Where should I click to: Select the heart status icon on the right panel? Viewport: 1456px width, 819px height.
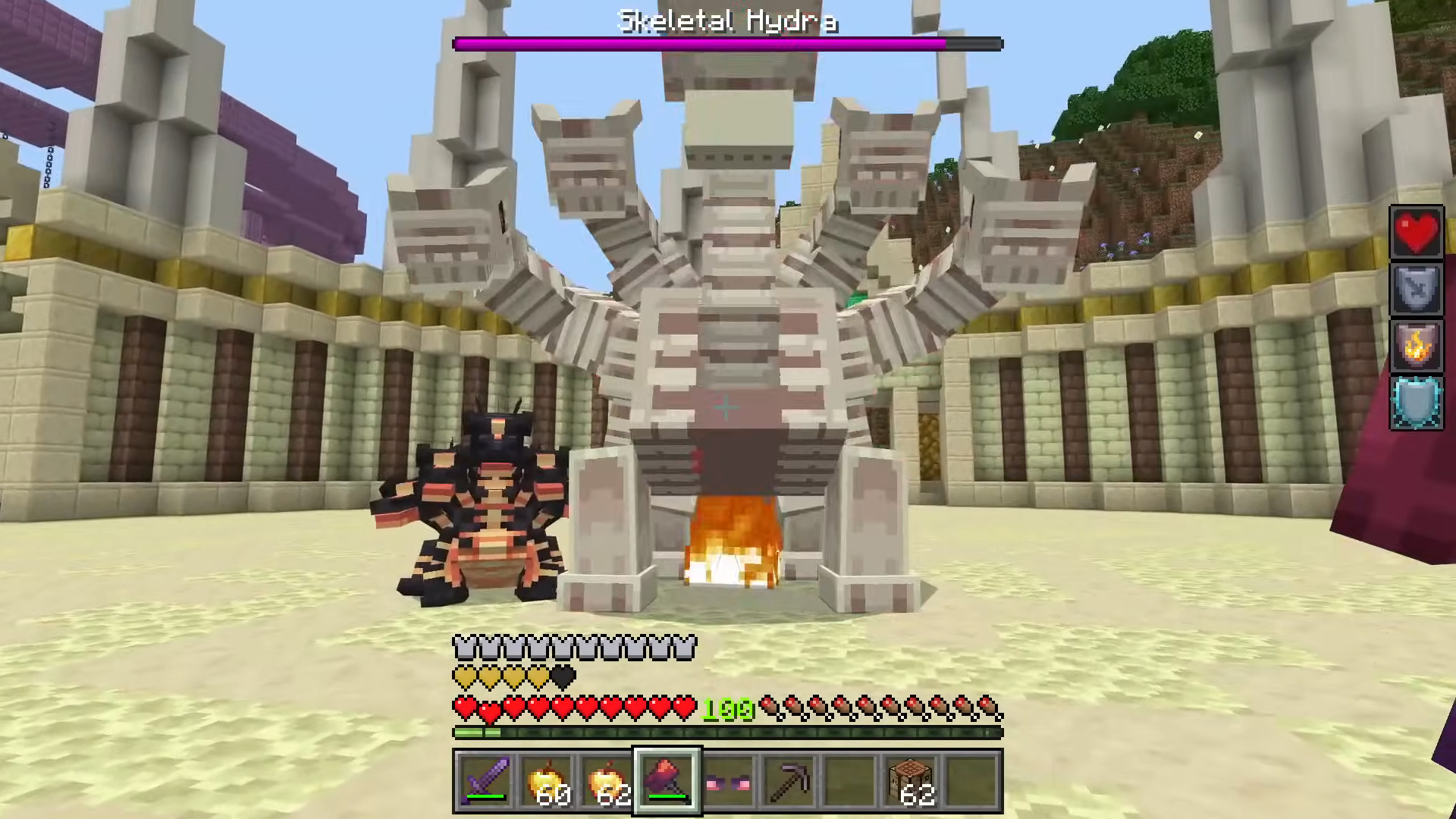(1417, 231)
